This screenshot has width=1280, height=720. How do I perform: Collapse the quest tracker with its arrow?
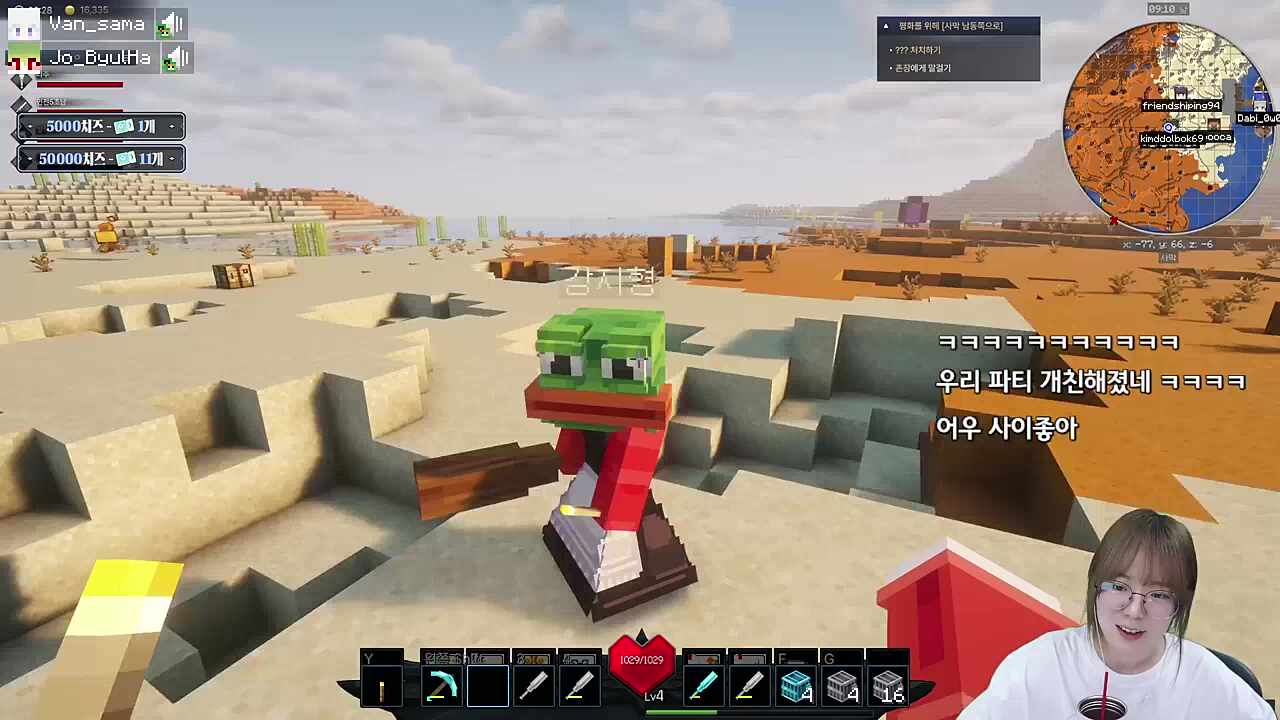click(x=886, y=26)
